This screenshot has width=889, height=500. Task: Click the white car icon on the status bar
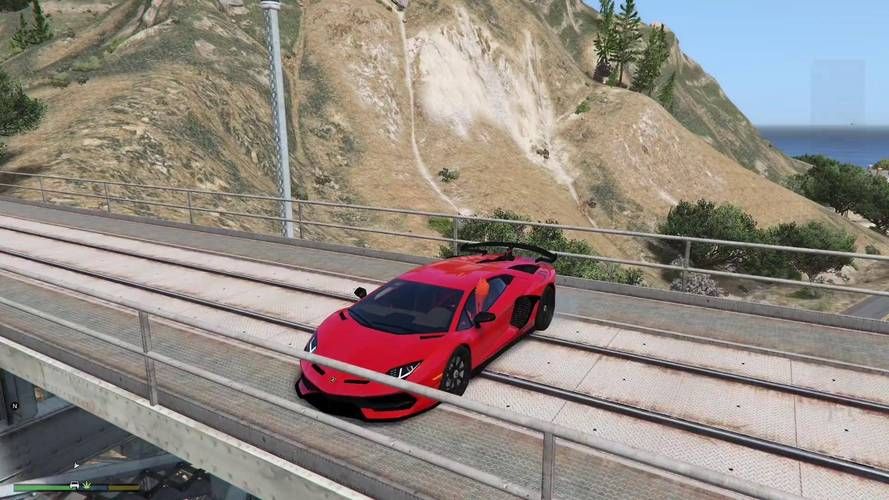(74, 486)
